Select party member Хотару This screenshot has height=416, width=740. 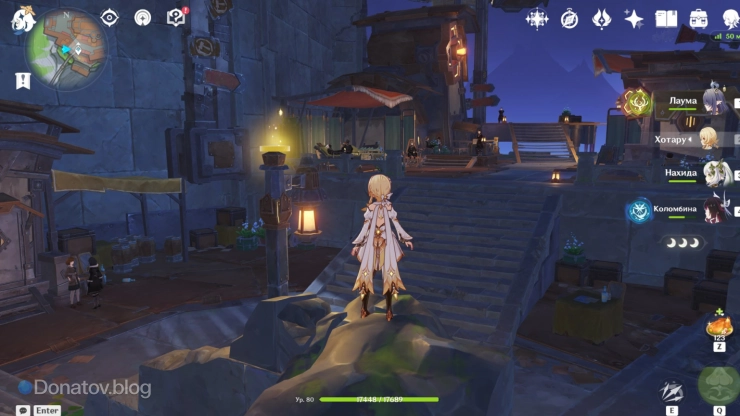[x=708, y=137]
